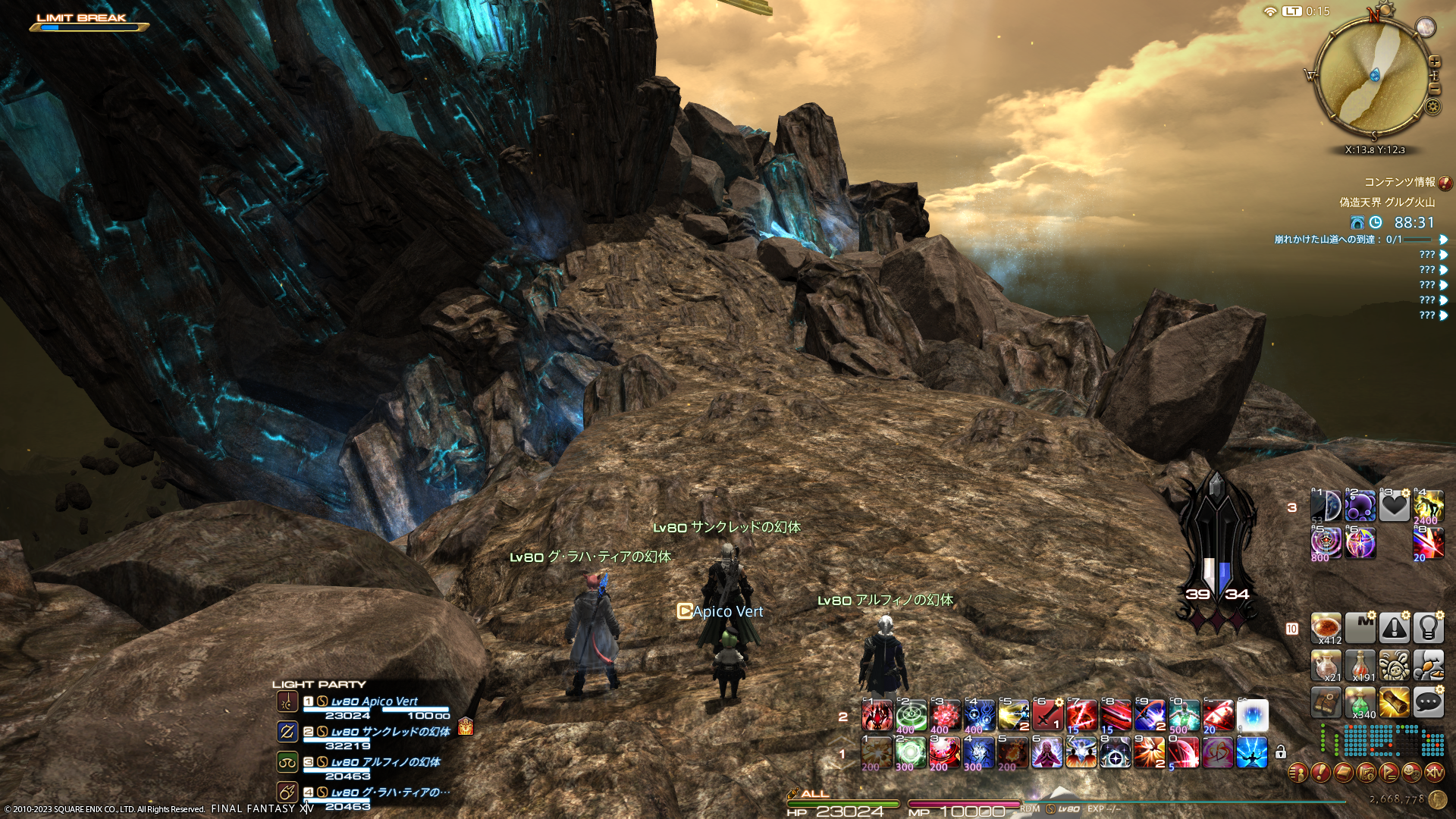Select Apico Vert in the party list

point(375,702)
